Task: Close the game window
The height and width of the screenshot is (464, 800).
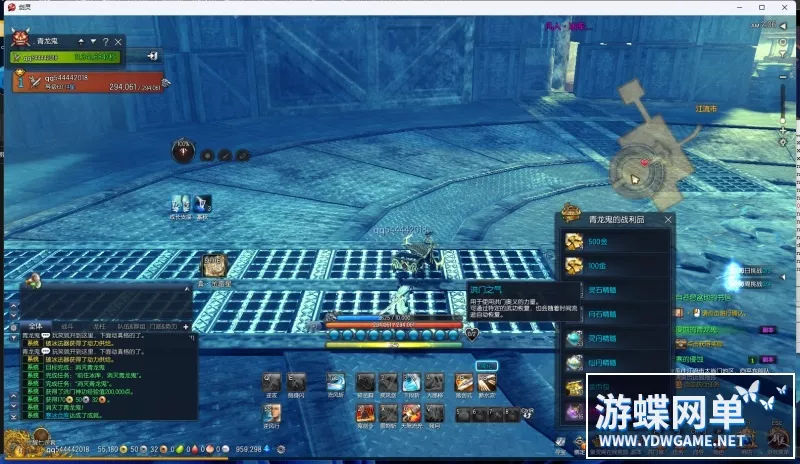Action: coord(787,8)
